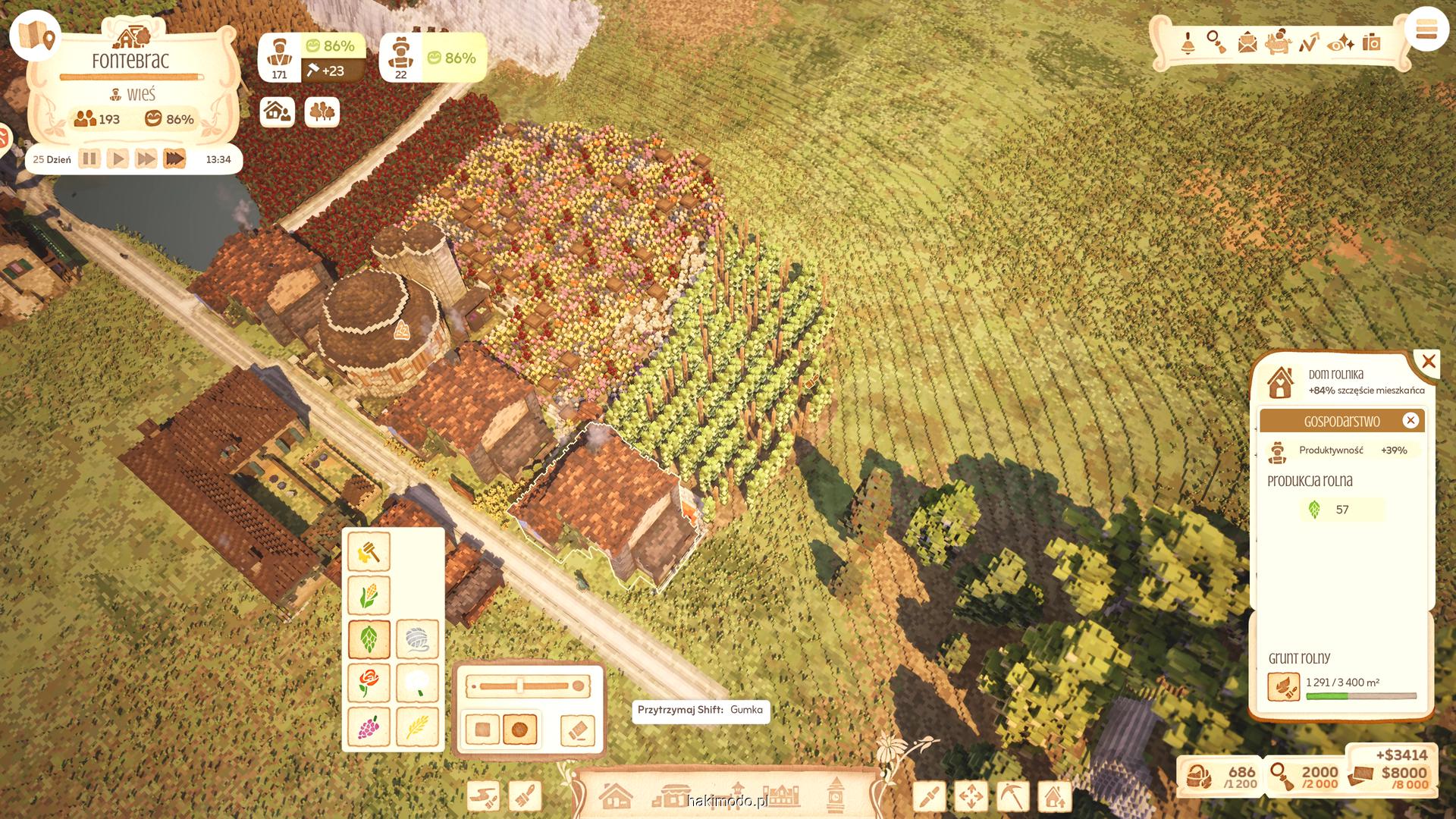
Task: Close the Dom rolnika panel
Action: [x=1429, y=362]
